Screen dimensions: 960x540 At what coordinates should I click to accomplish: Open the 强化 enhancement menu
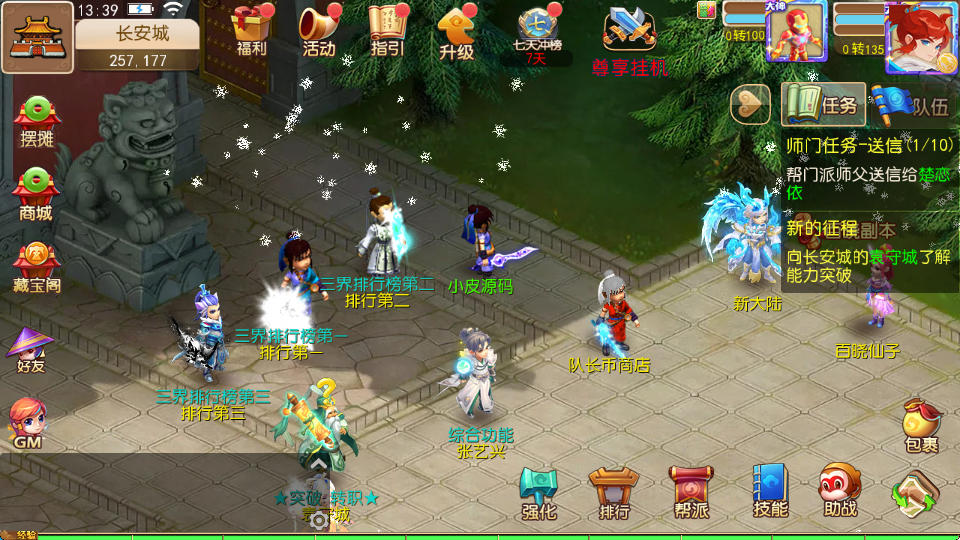click(x=539, y=492)
